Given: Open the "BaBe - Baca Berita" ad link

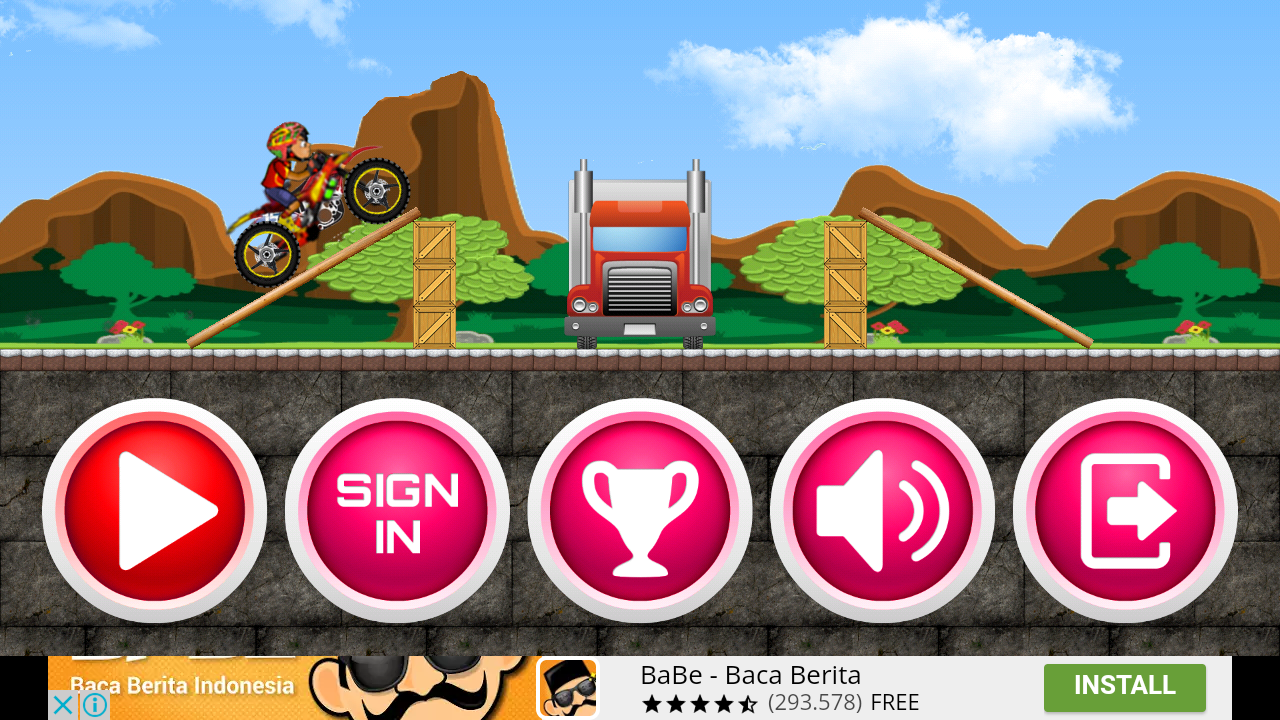Looking at the screenshot, I should pyautogui.click(x=751, y=675).
